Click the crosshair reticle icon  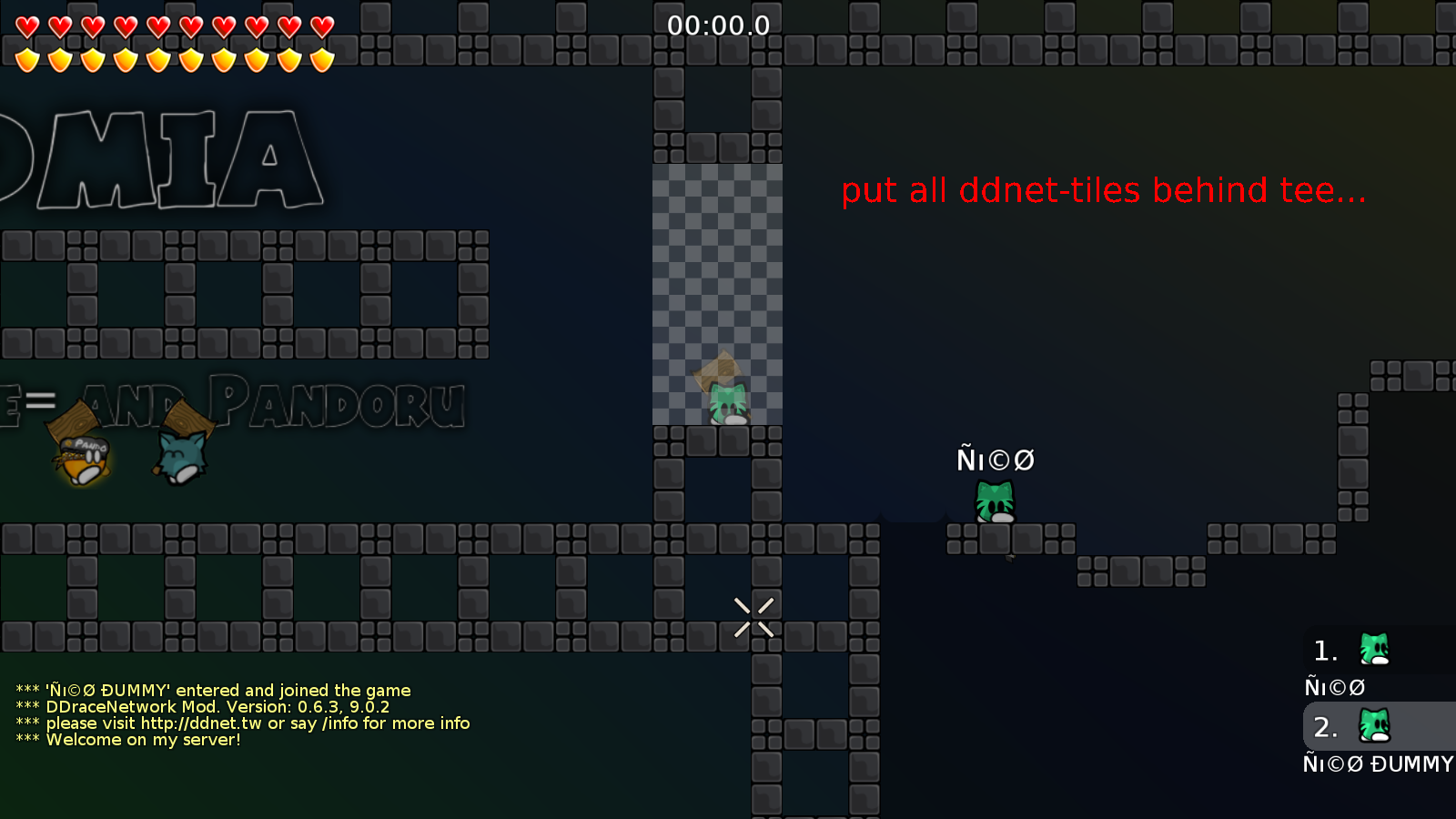click(x=752, y=615)
